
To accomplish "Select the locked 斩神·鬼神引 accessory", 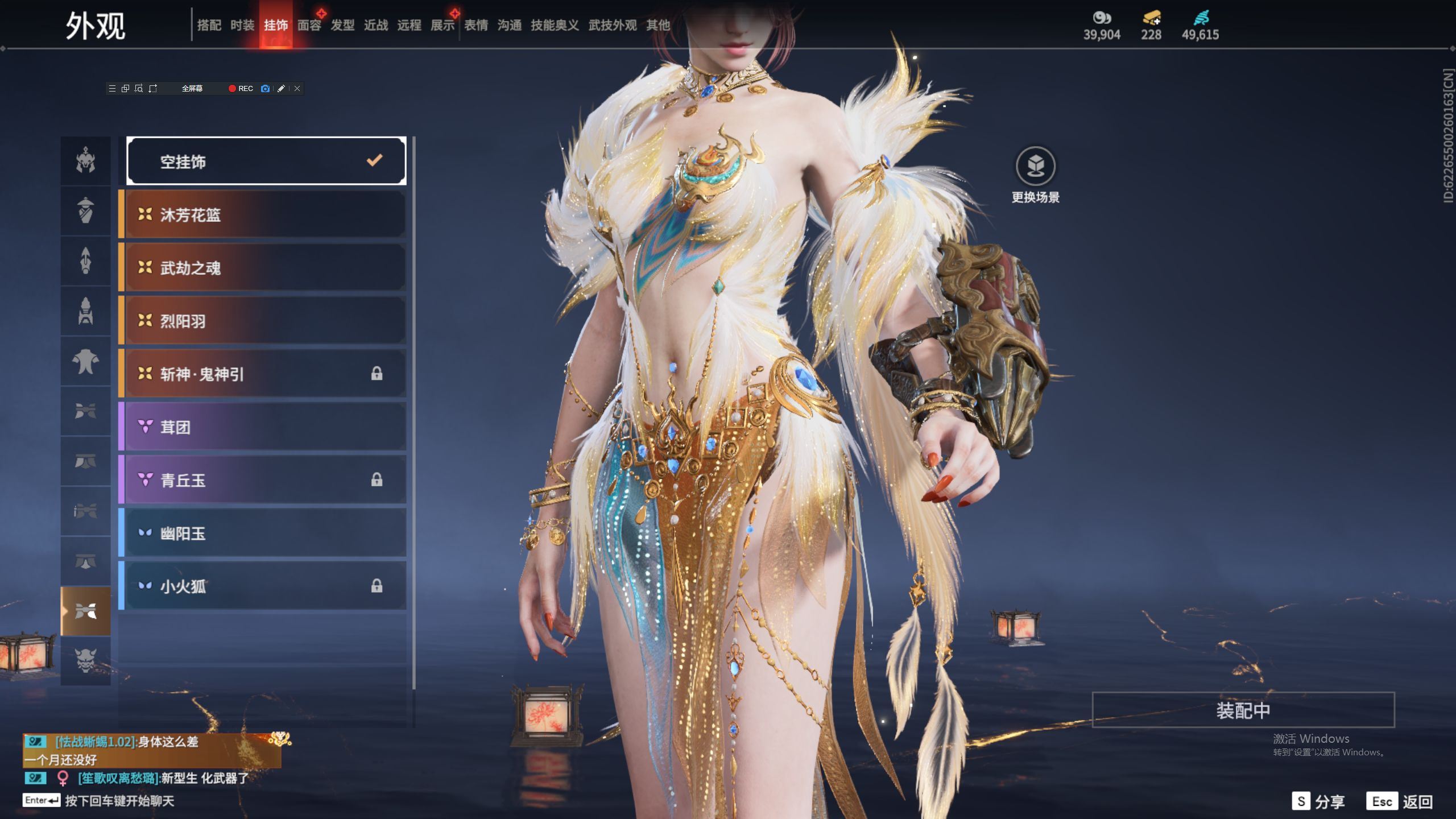I will pos(265,374).
